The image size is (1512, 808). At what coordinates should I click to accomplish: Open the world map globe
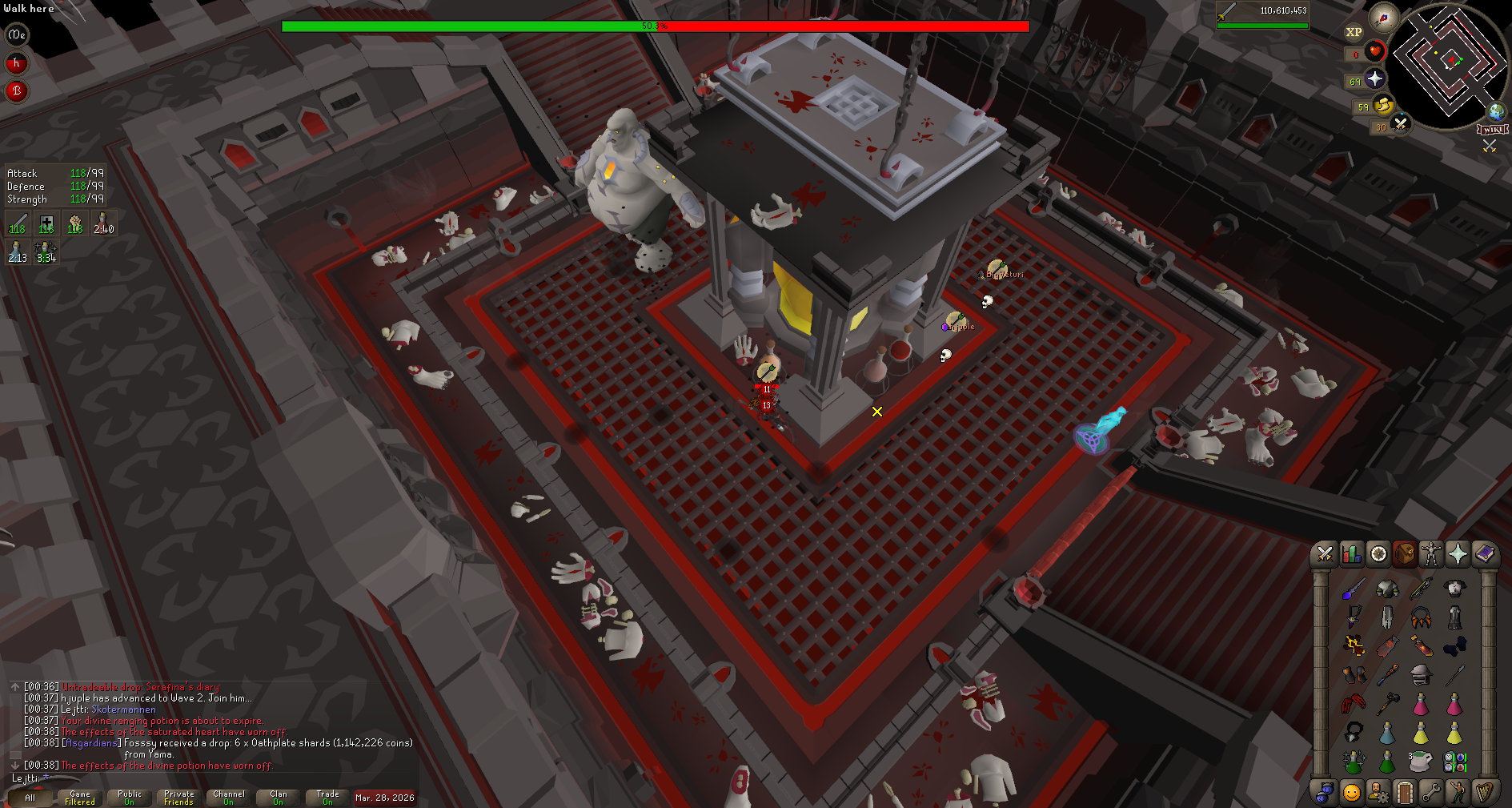1496,111
